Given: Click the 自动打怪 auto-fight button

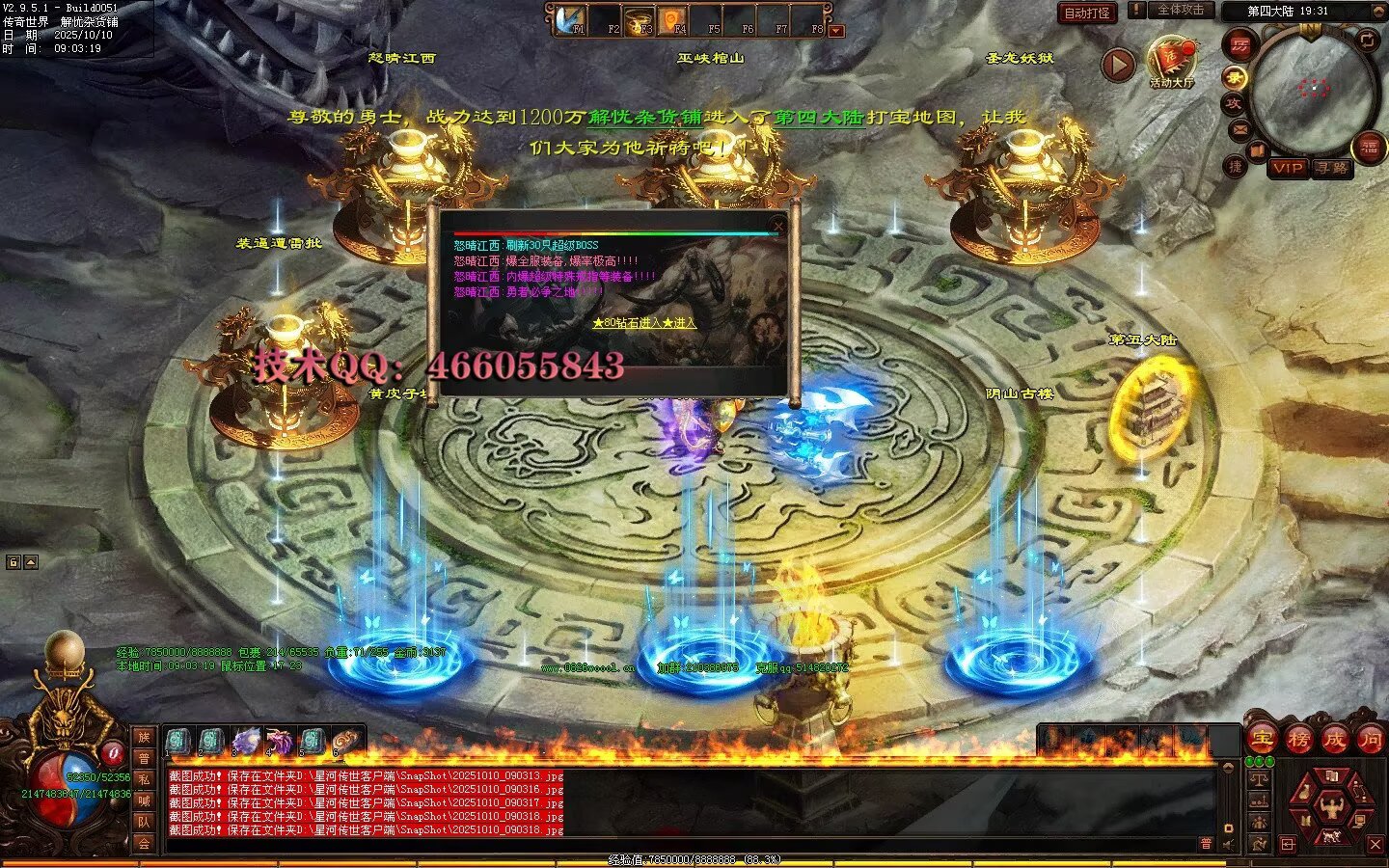Looking at the screenshot, I should [x=1087, y=13].
